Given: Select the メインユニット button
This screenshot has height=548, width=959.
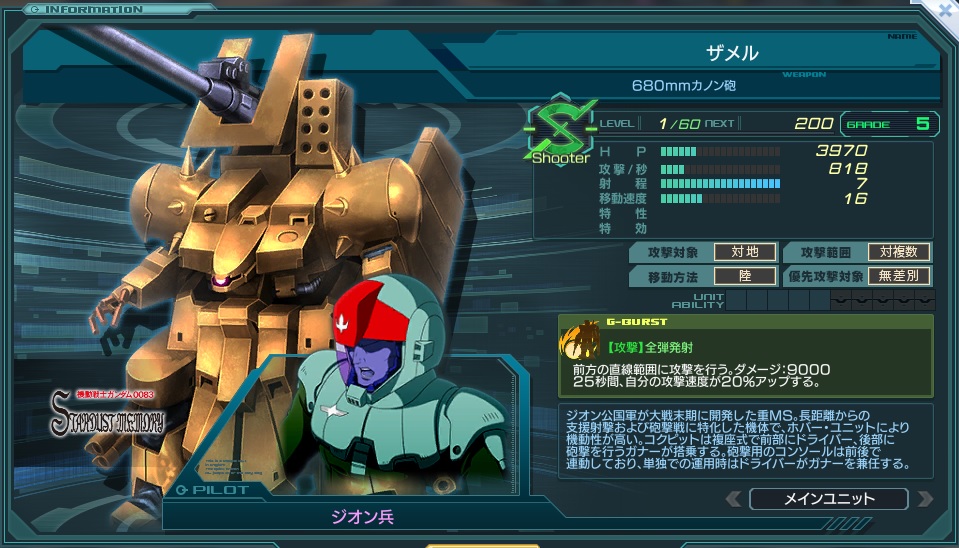Looking at the screenshot, I should click(828, 498).
